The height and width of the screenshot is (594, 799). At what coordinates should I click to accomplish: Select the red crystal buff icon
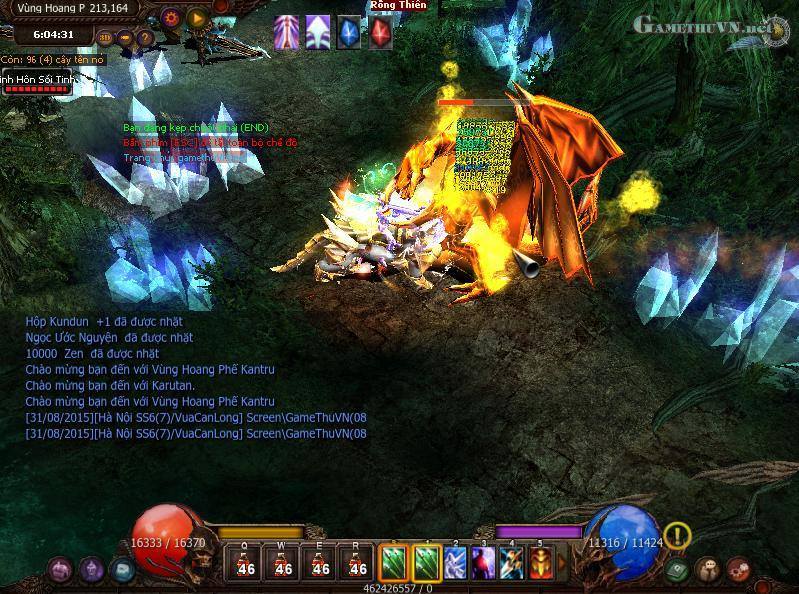[x=381, y=33]
